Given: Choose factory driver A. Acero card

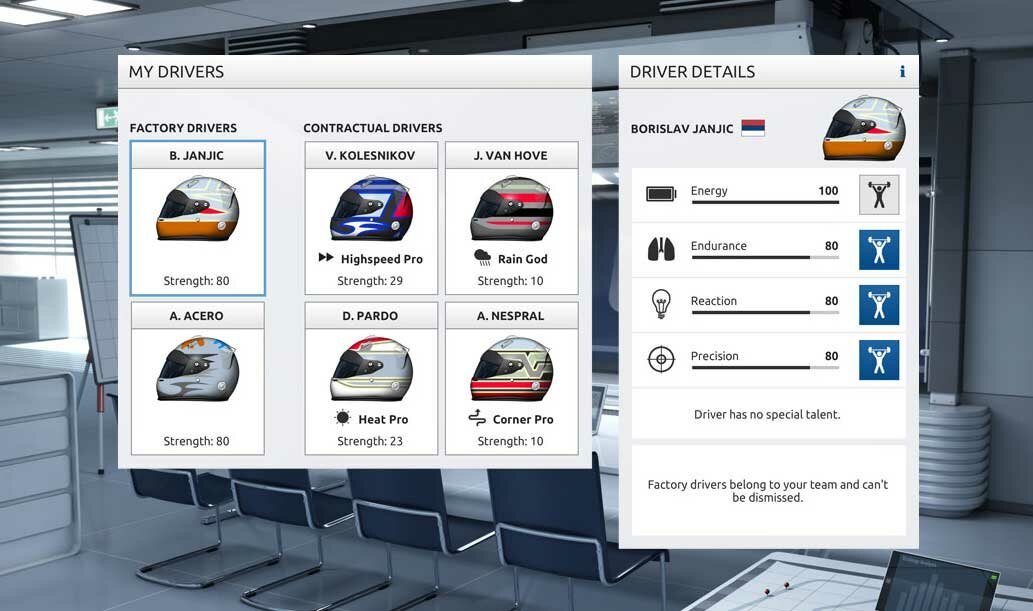Looking at the screenshot, I should pyautogui.click(x=197, y=379).
